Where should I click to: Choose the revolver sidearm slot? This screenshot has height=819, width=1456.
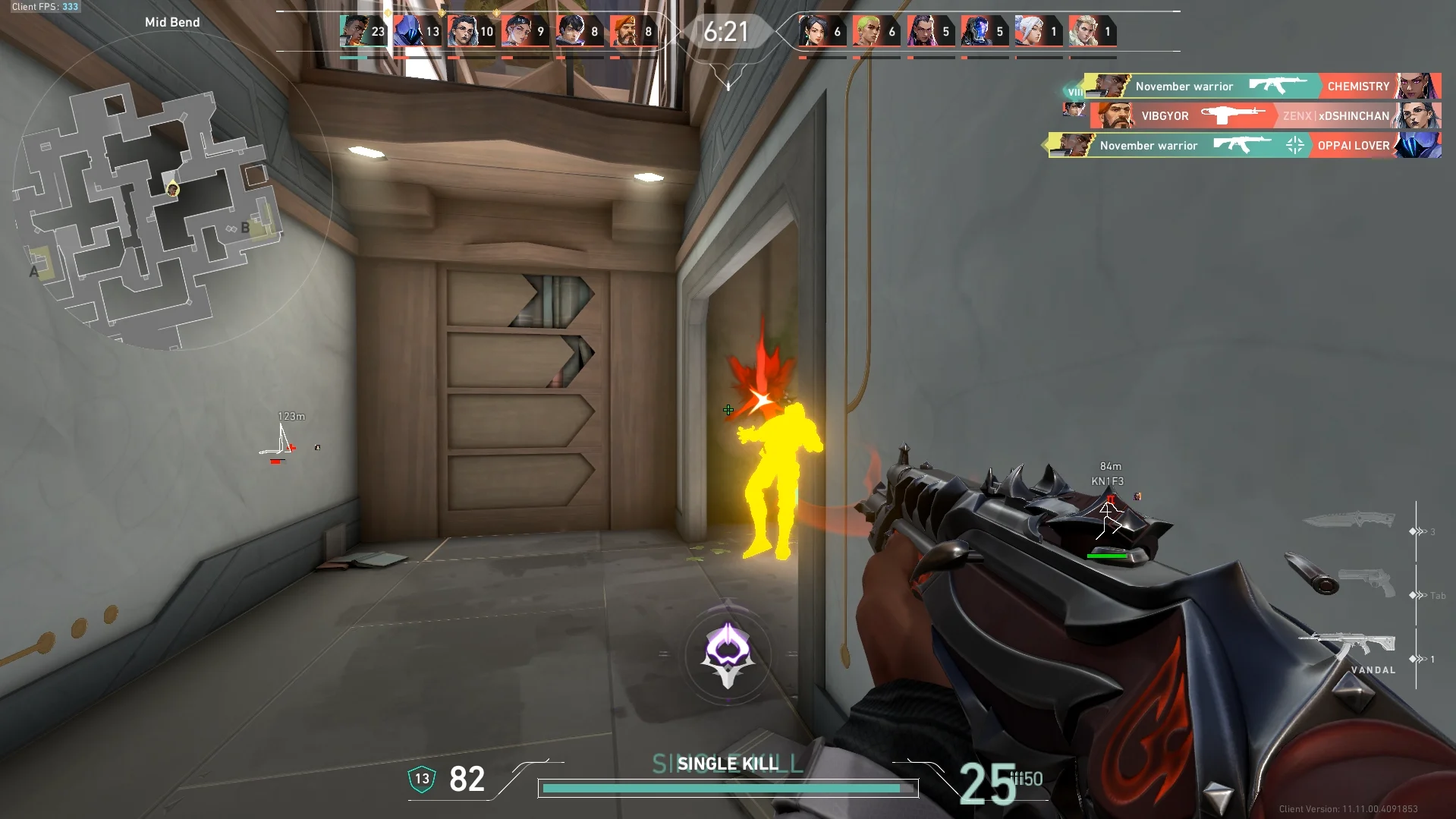point(1366,584)
